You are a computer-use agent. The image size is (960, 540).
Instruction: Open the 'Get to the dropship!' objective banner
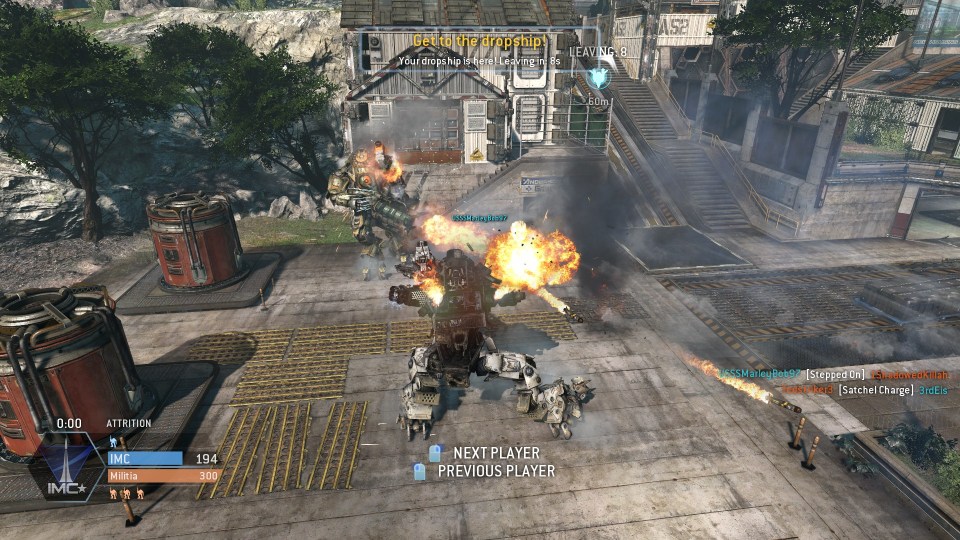coord(479,41)
